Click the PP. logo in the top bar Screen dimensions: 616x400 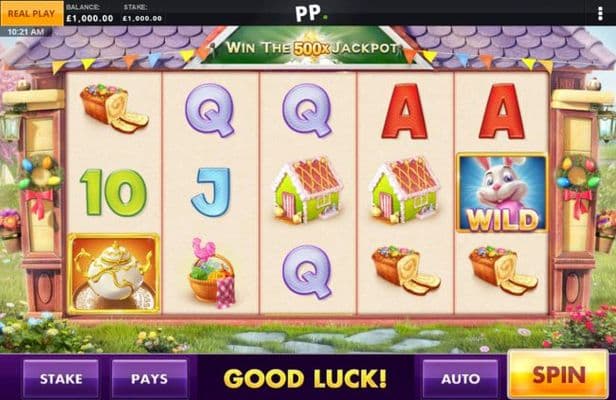click(308, 13)
